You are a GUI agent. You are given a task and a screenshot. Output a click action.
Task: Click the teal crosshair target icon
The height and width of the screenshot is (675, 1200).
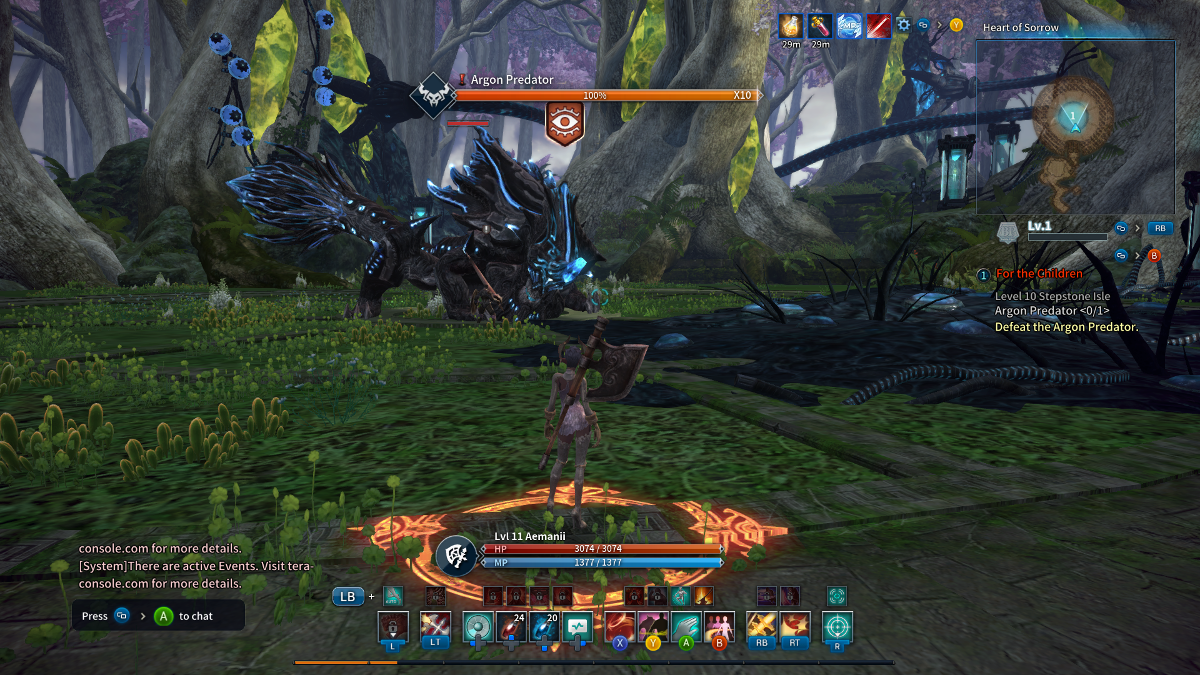(837, 627)
